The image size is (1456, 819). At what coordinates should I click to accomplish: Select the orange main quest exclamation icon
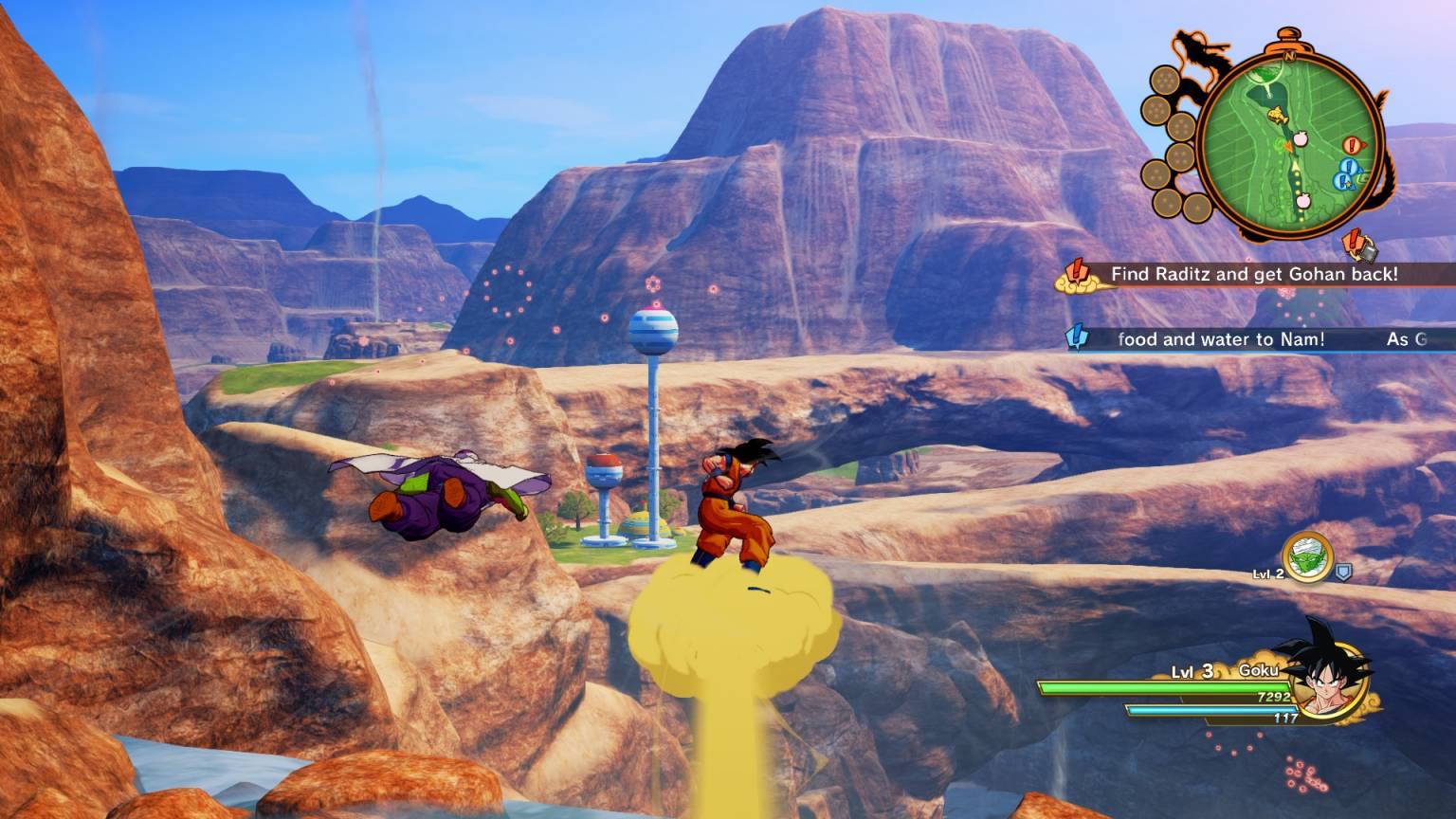[x=1076, y=272]
